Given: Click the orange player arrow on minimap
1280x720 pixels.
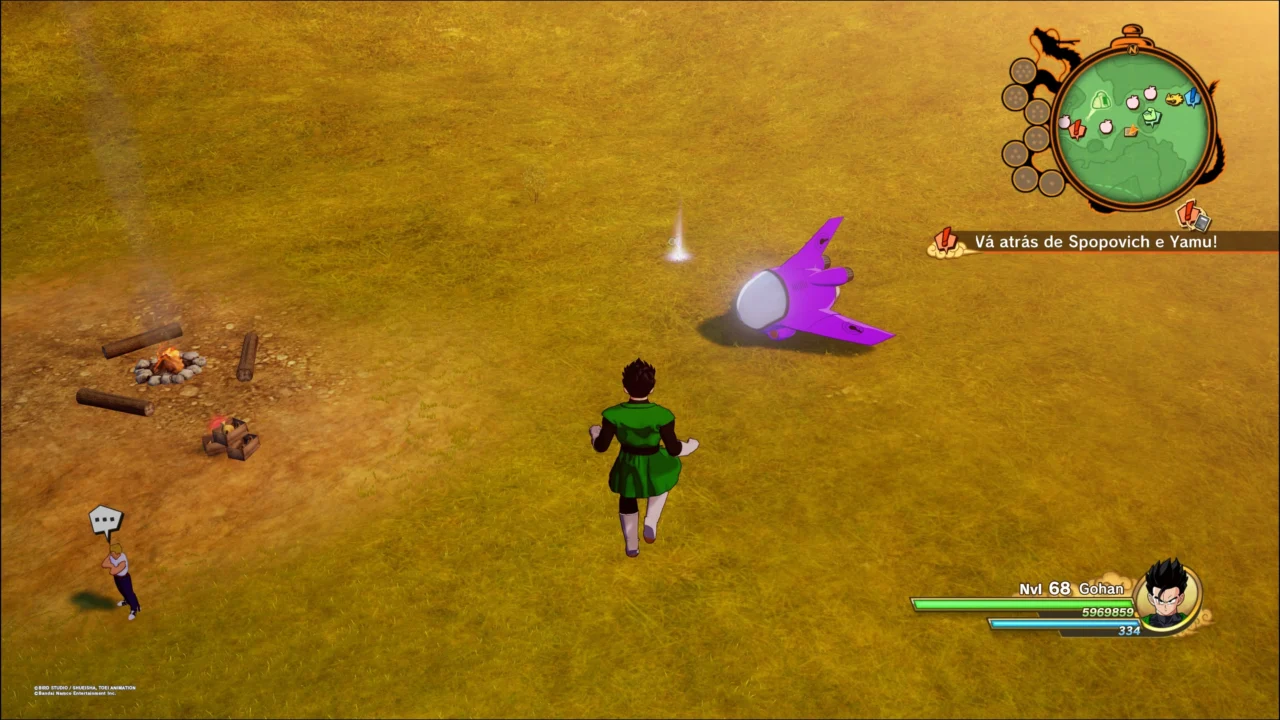Looking at the screenshot, I should (1131, 131).
